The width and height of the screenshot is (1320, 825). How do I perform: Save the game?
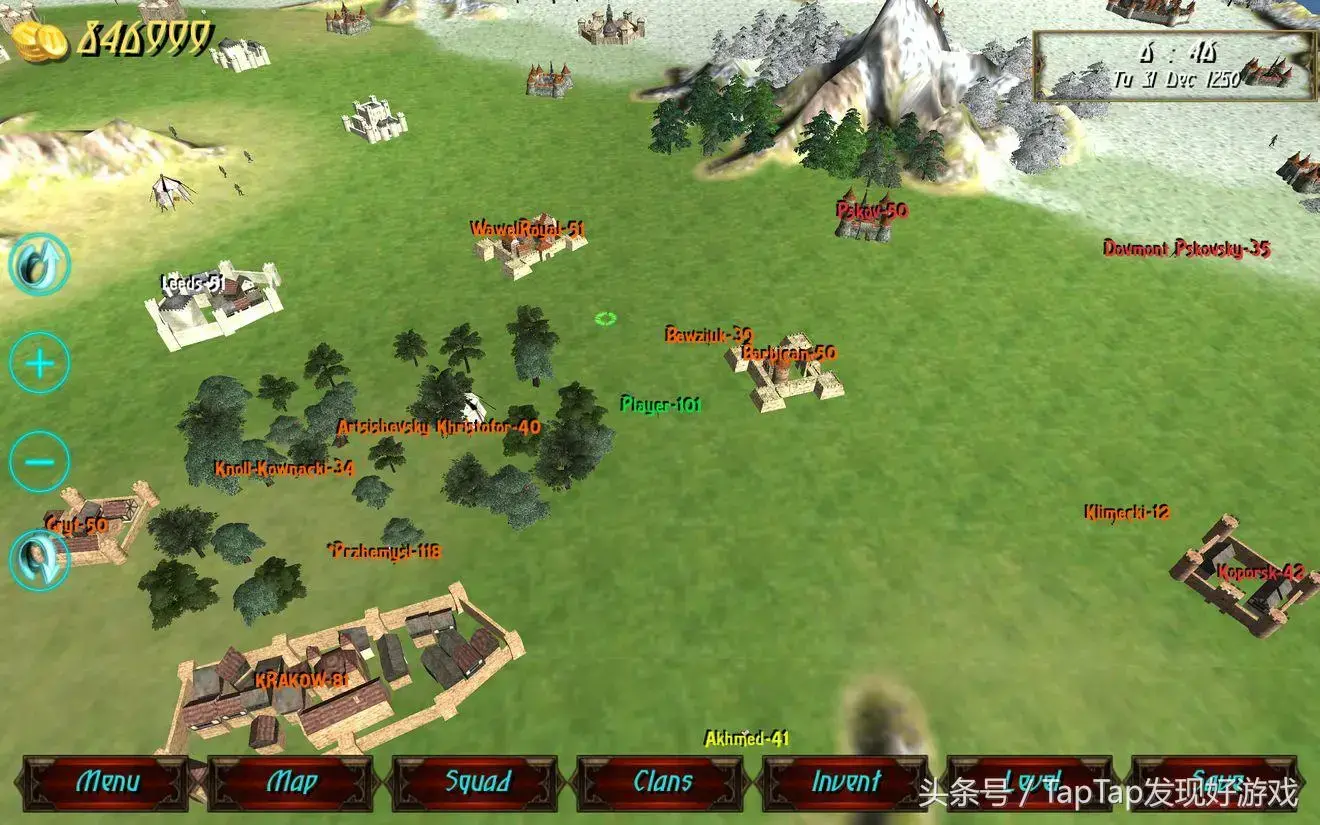pyautogui.click(x=1214, y=782)
